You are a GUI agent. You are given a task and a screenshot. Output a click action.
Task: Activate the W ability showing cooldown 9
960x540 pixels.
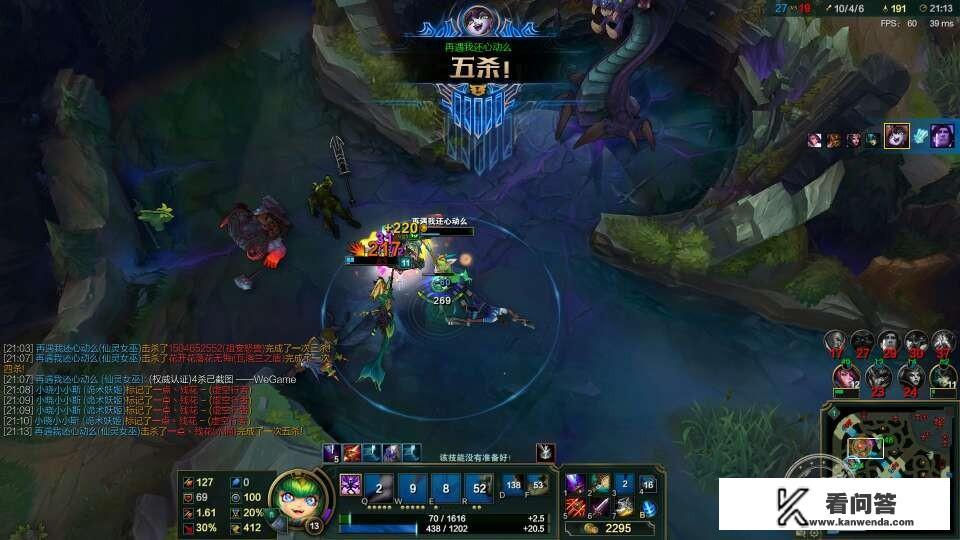tap(414, 490)
